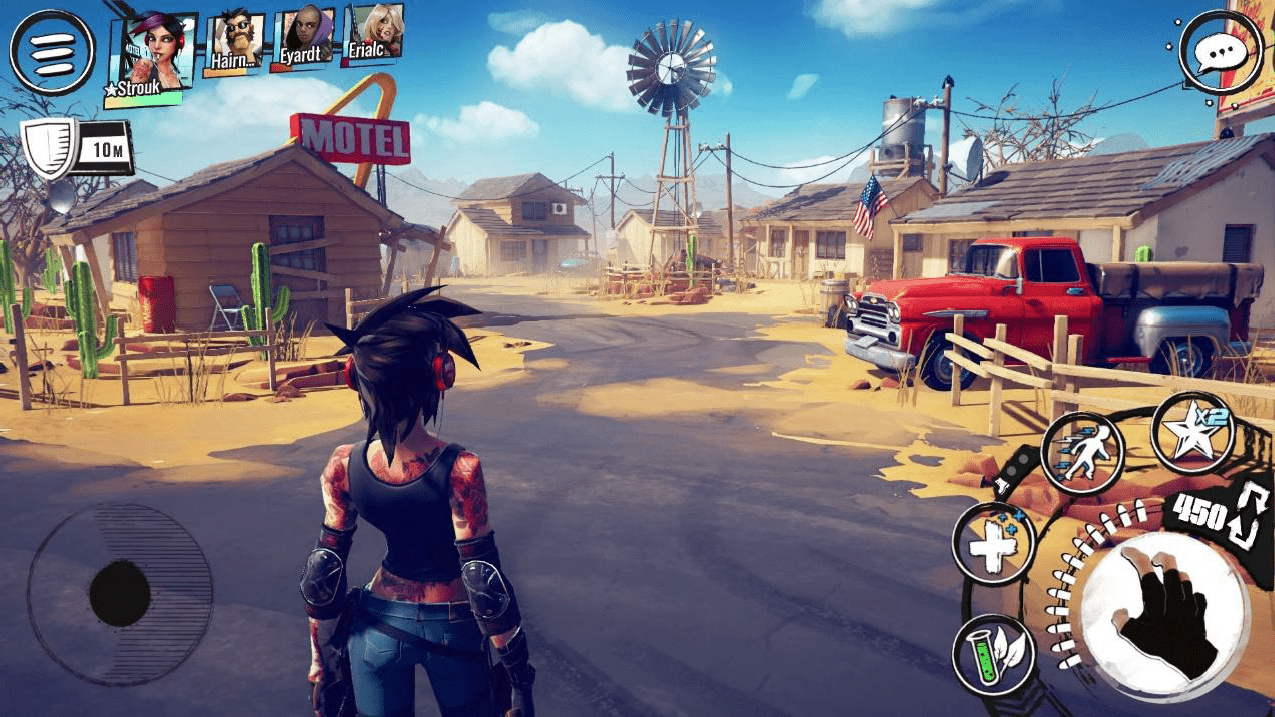Choose Eyardt's squad portrait
The height and width of the screenshot is (717, 1275).
pyautogui.click(x=304, y=38)
